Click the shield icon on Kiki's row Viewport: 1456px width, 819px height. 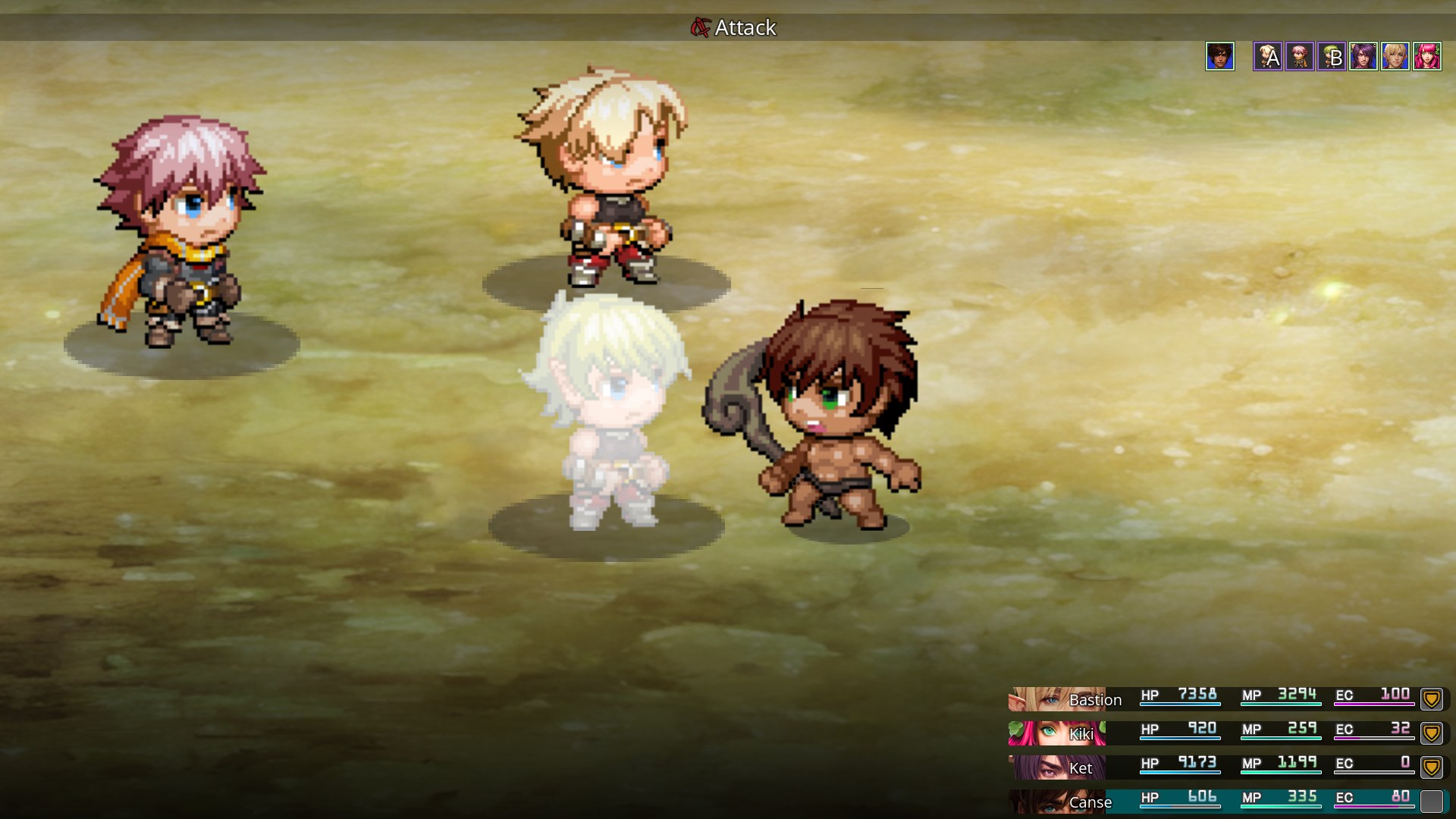(1431, 733)
